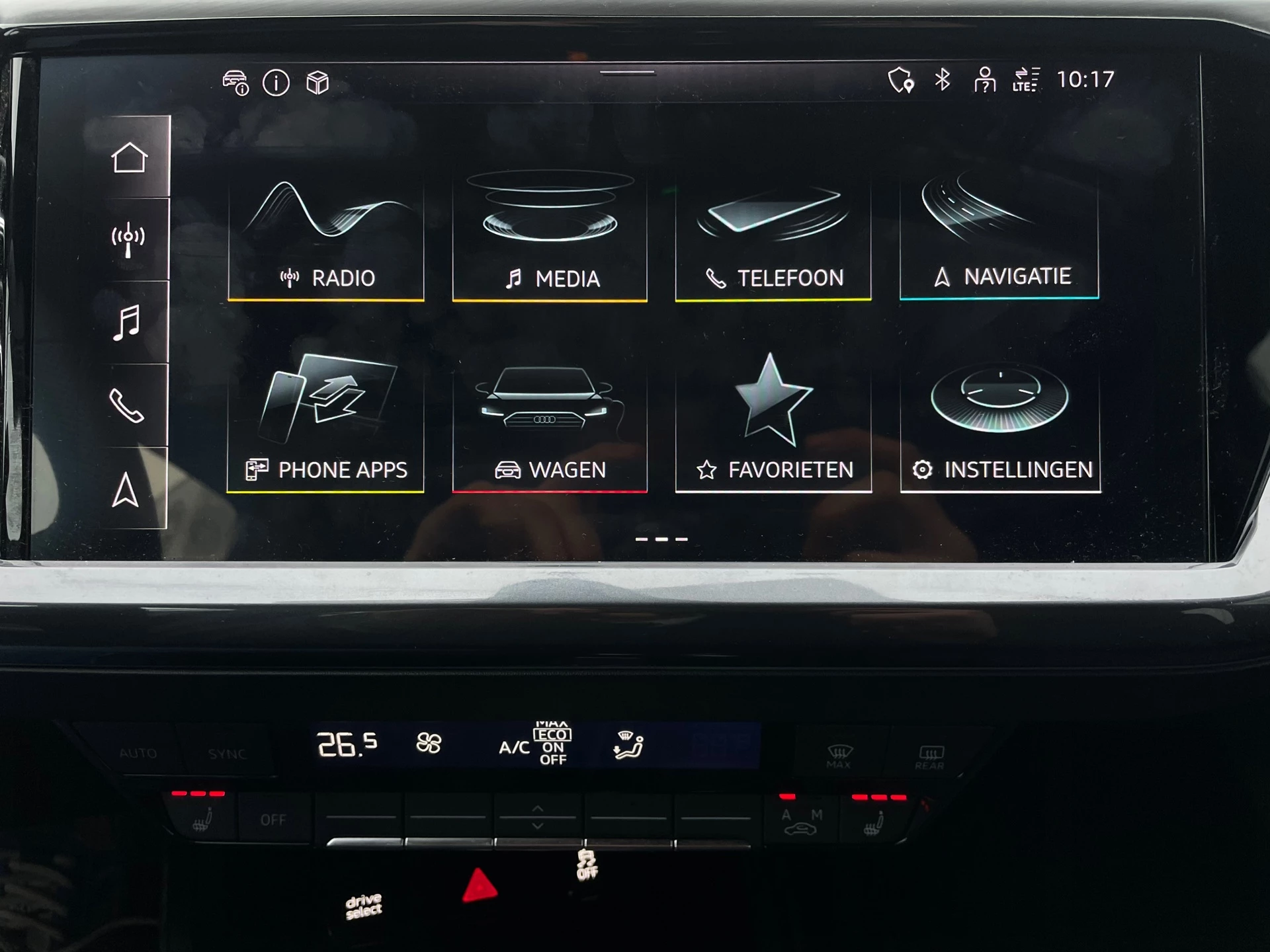Screen dimensions: 1270x952
Task: Click the music note sidebar shortcut
Action: click(126, 323)
